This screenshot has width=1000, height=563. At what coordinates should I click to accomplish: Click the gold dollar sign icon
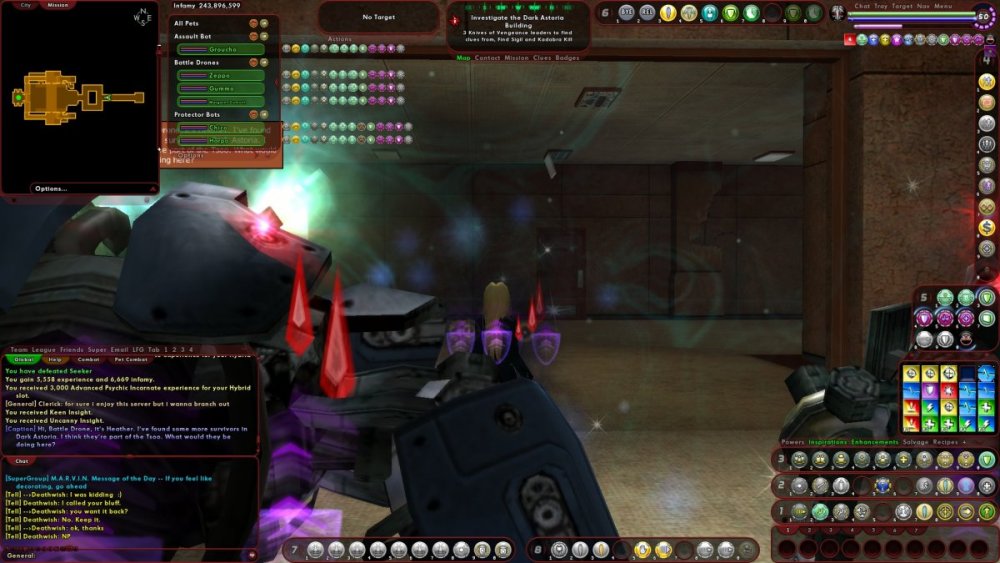click(x=987, y=227)
